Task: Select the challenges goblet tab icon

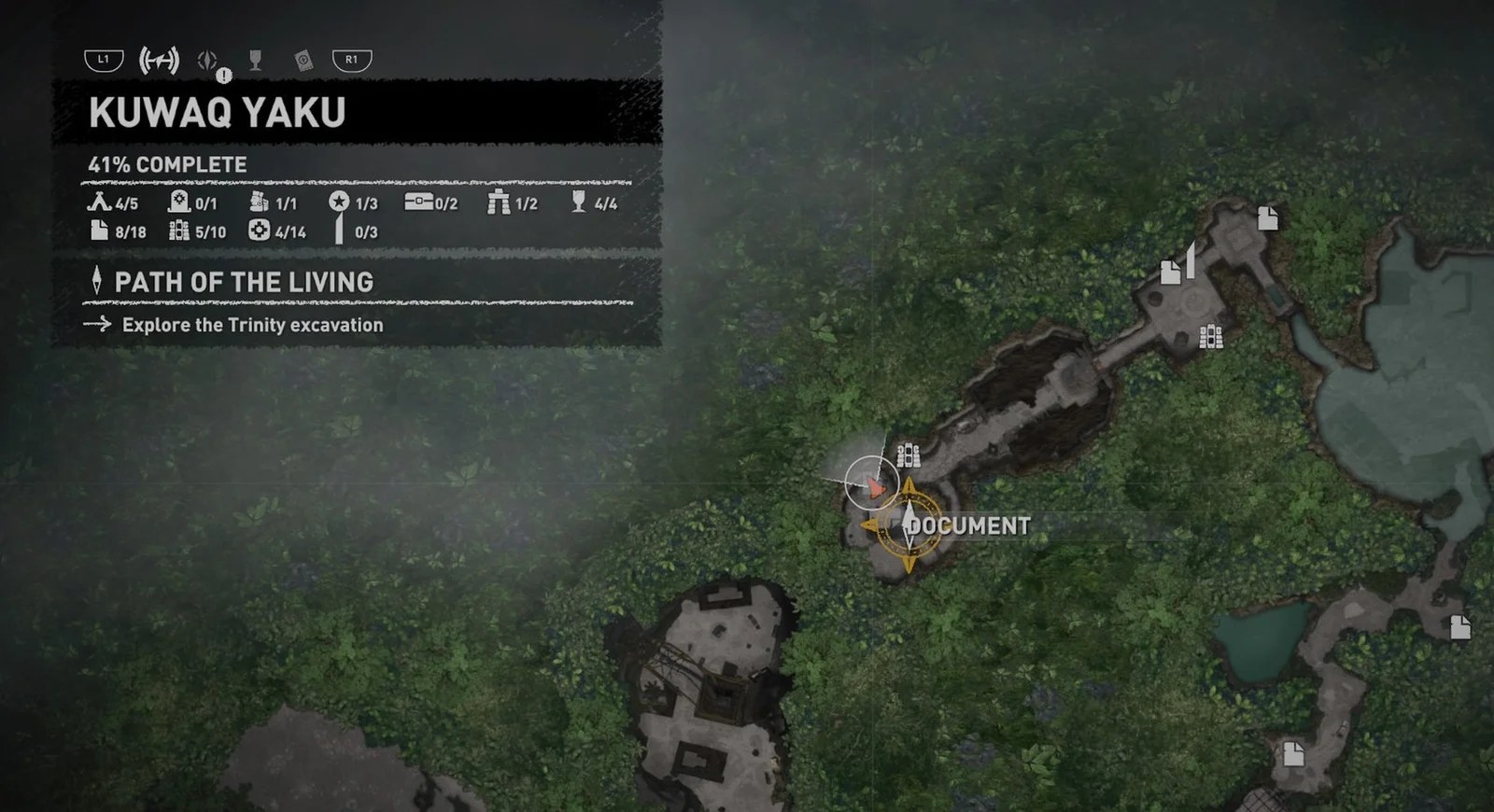Action: (x=254, y=59)
